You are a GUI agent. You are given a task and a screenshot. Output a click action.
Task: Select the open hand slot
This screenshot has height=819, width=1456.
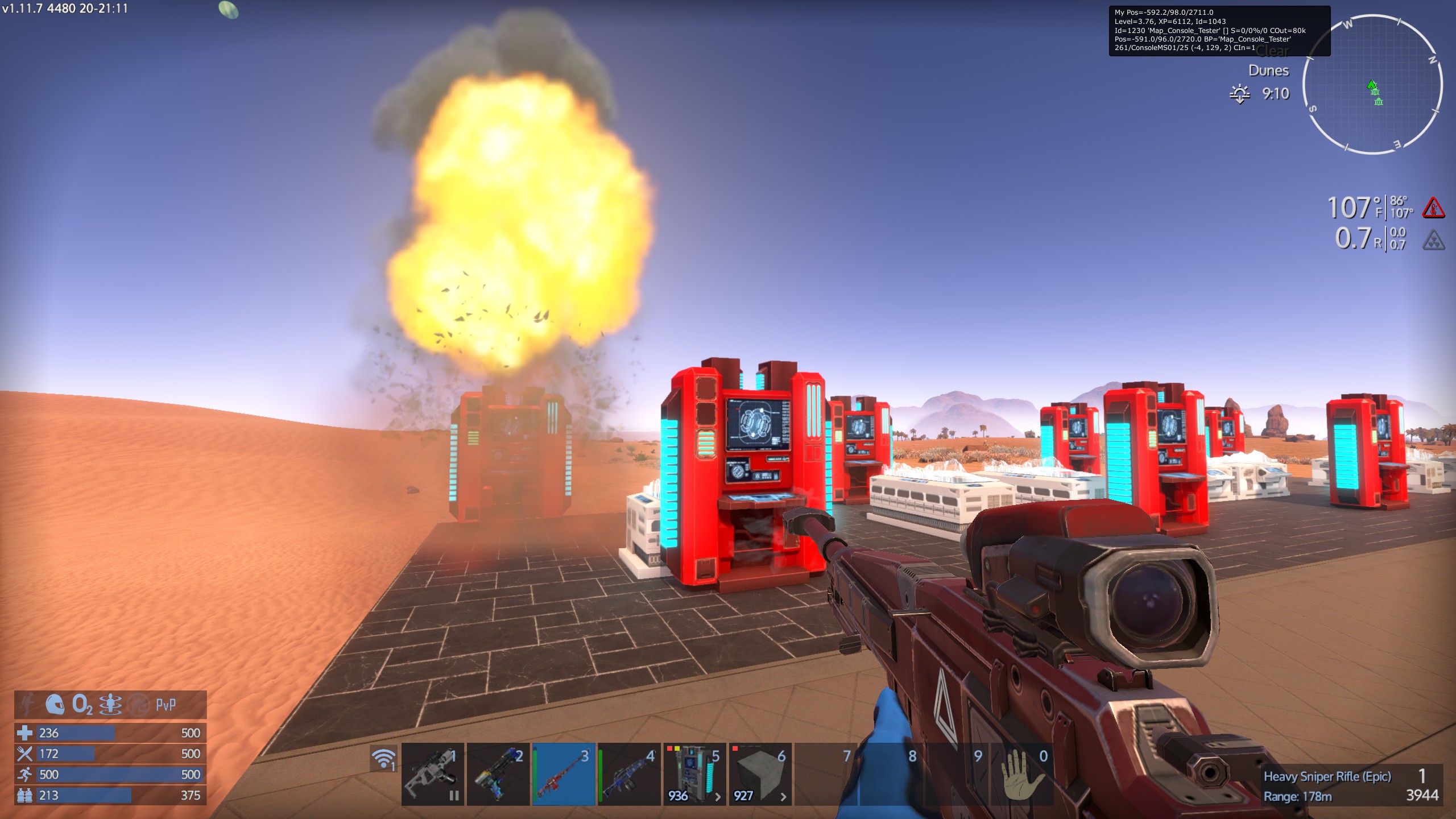[x=1021, y=774]
